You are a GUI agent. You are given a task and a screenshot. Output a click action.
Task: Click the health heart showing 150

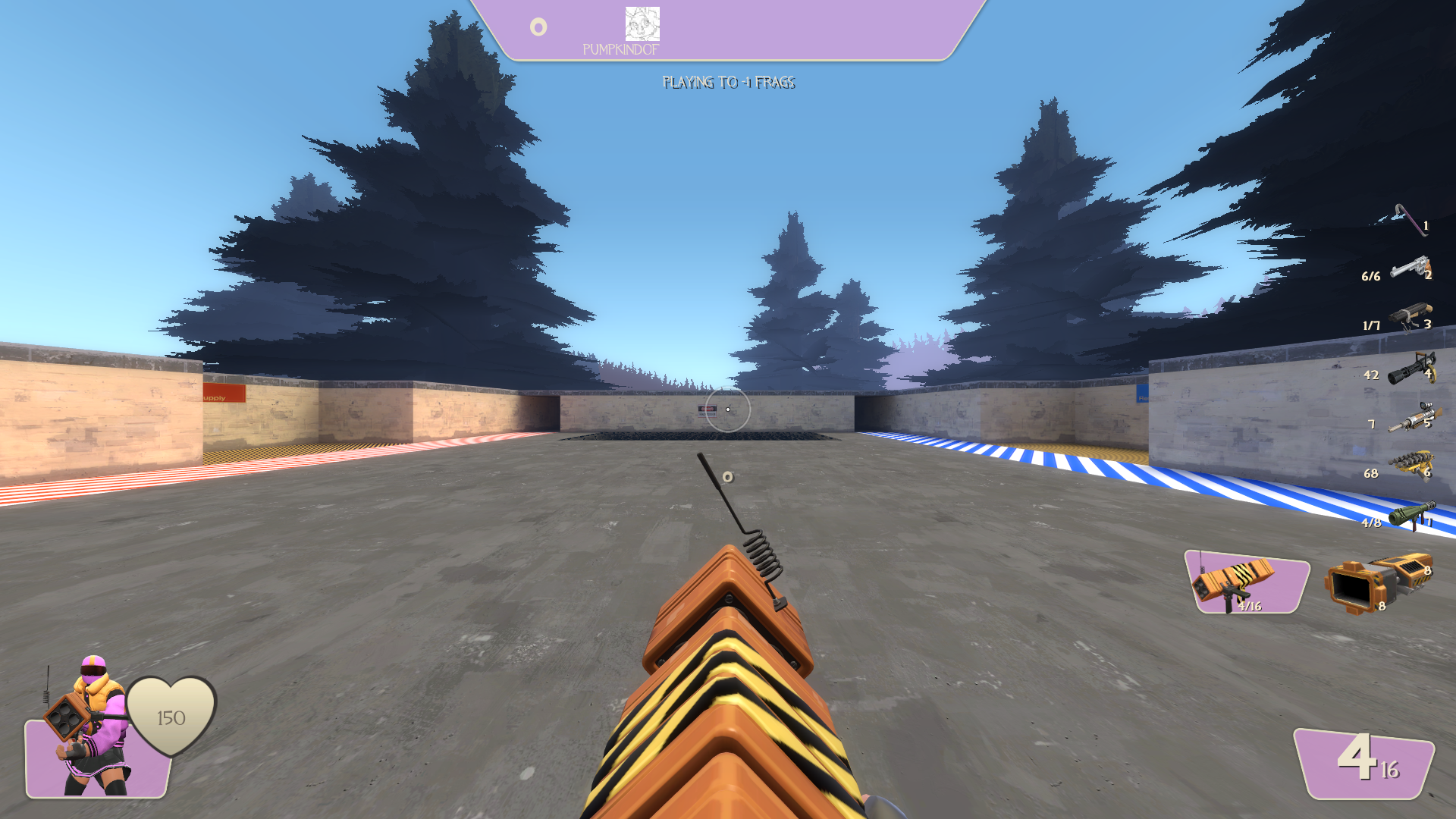tap(171, 717)
